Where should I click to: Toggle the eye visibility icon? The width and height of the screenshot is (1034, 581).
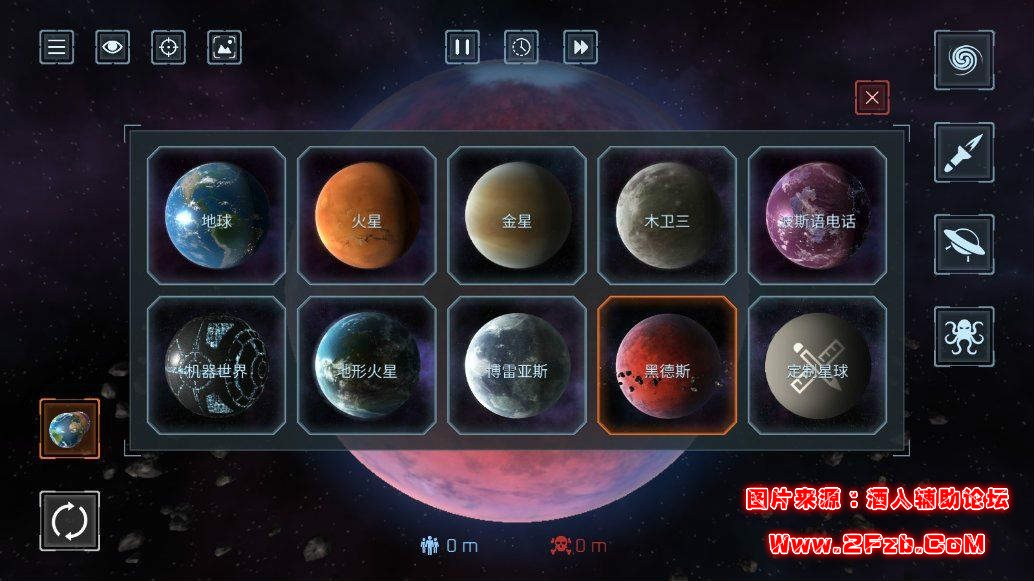[x=113, y=47]
